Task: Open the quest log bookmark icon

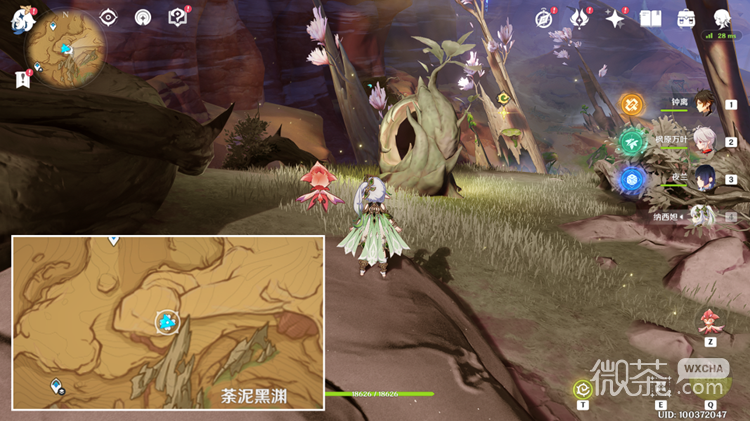Action: (x=22, y=79)
